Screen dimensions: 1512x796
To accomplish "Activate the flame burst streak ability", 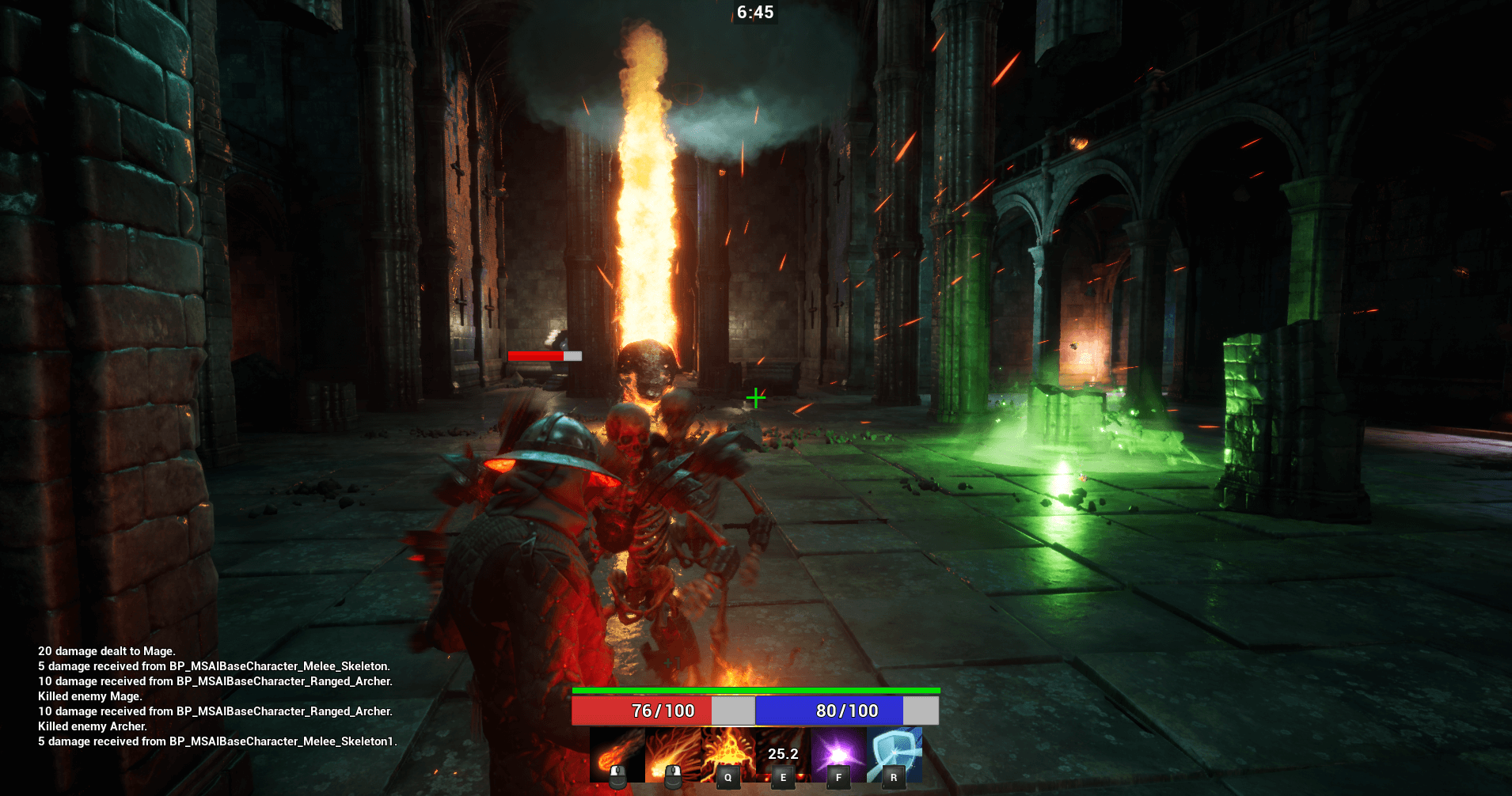I will [x=672, y=756].
